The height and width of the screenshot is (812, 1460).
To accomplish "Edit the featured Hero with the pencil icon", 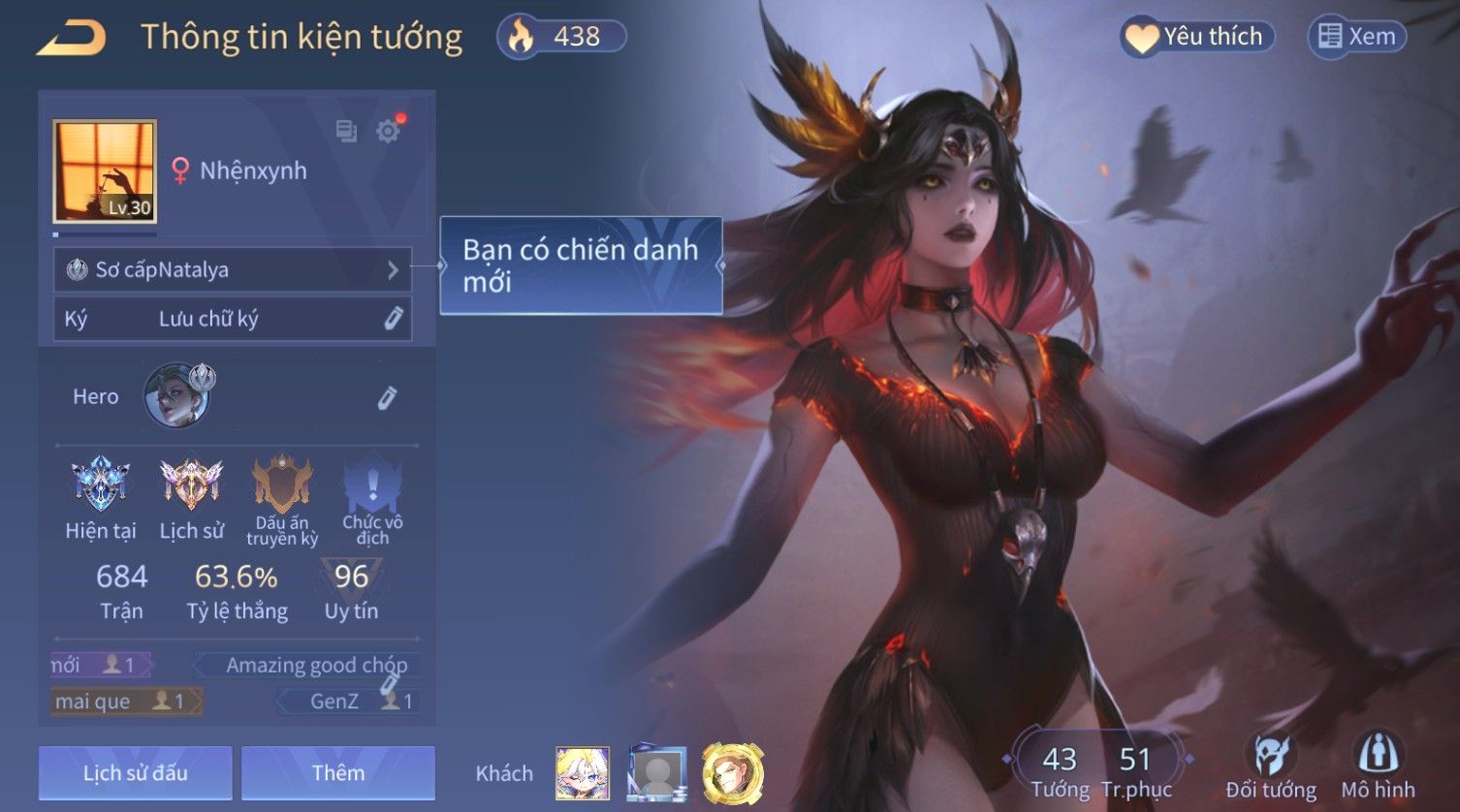I will coord(387,397).
